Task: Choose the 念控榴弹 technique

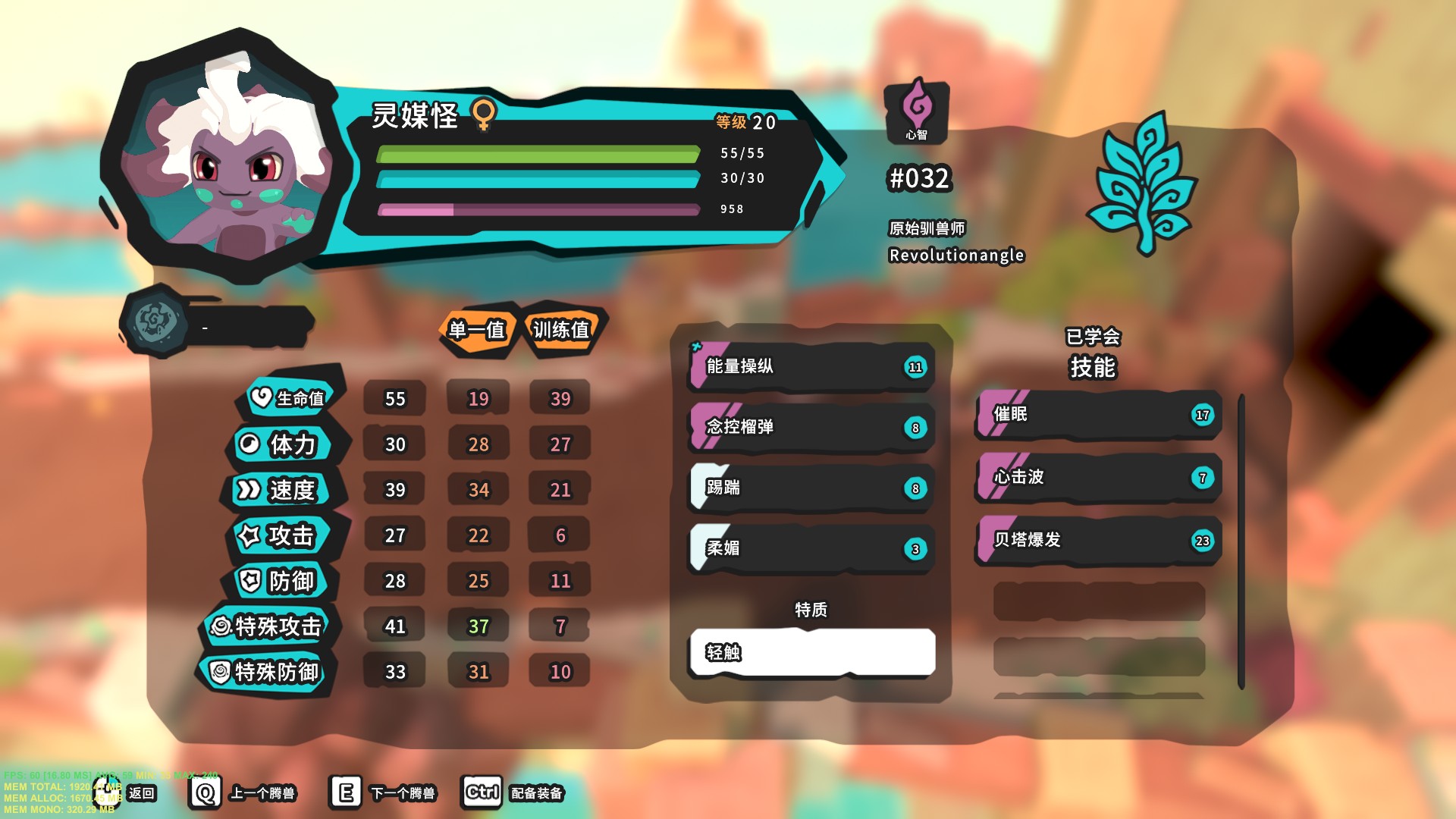Action: (x=810, y=428)
